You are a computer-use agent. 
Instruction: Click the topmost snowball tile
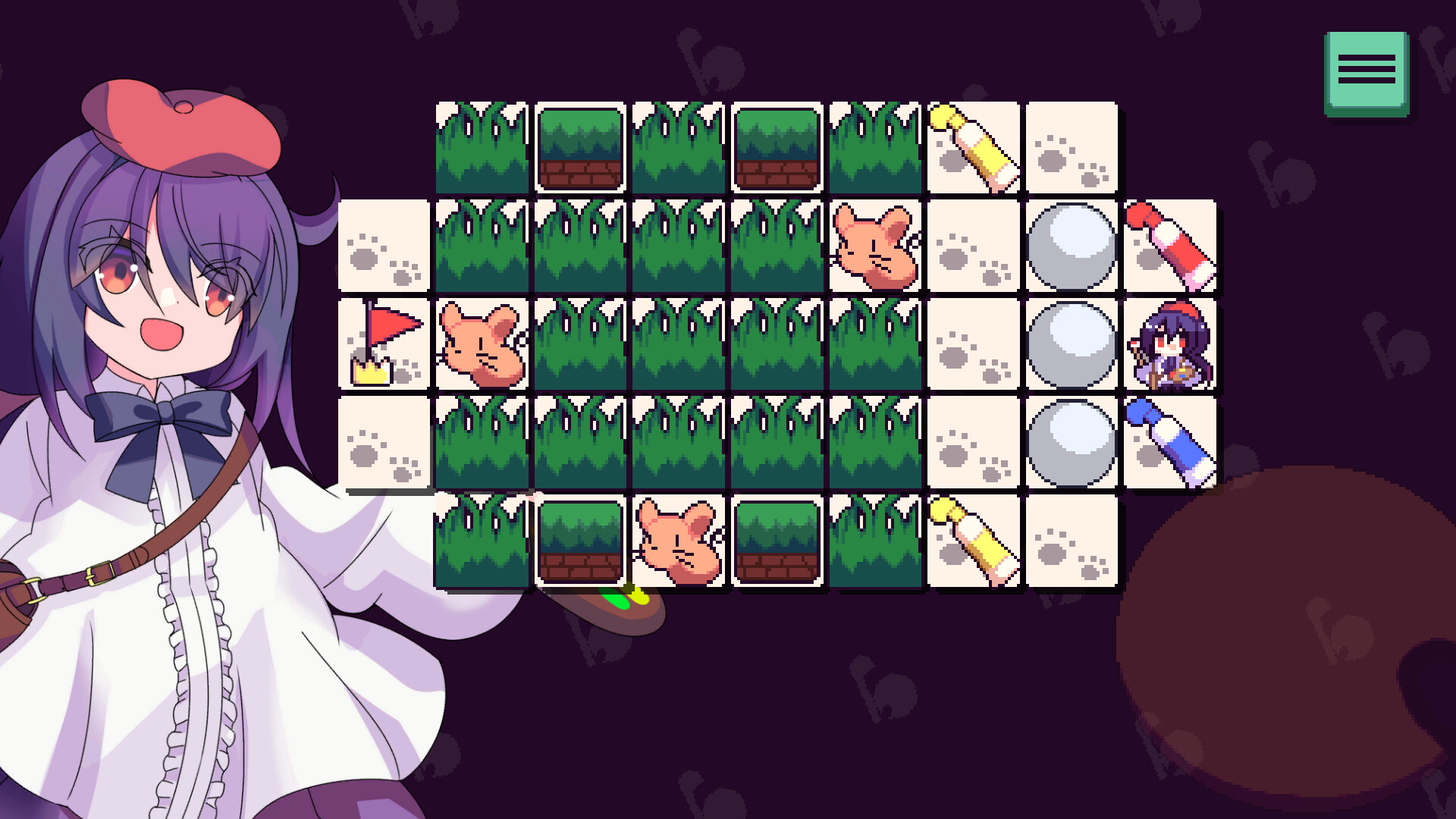tap(1072, 244)
